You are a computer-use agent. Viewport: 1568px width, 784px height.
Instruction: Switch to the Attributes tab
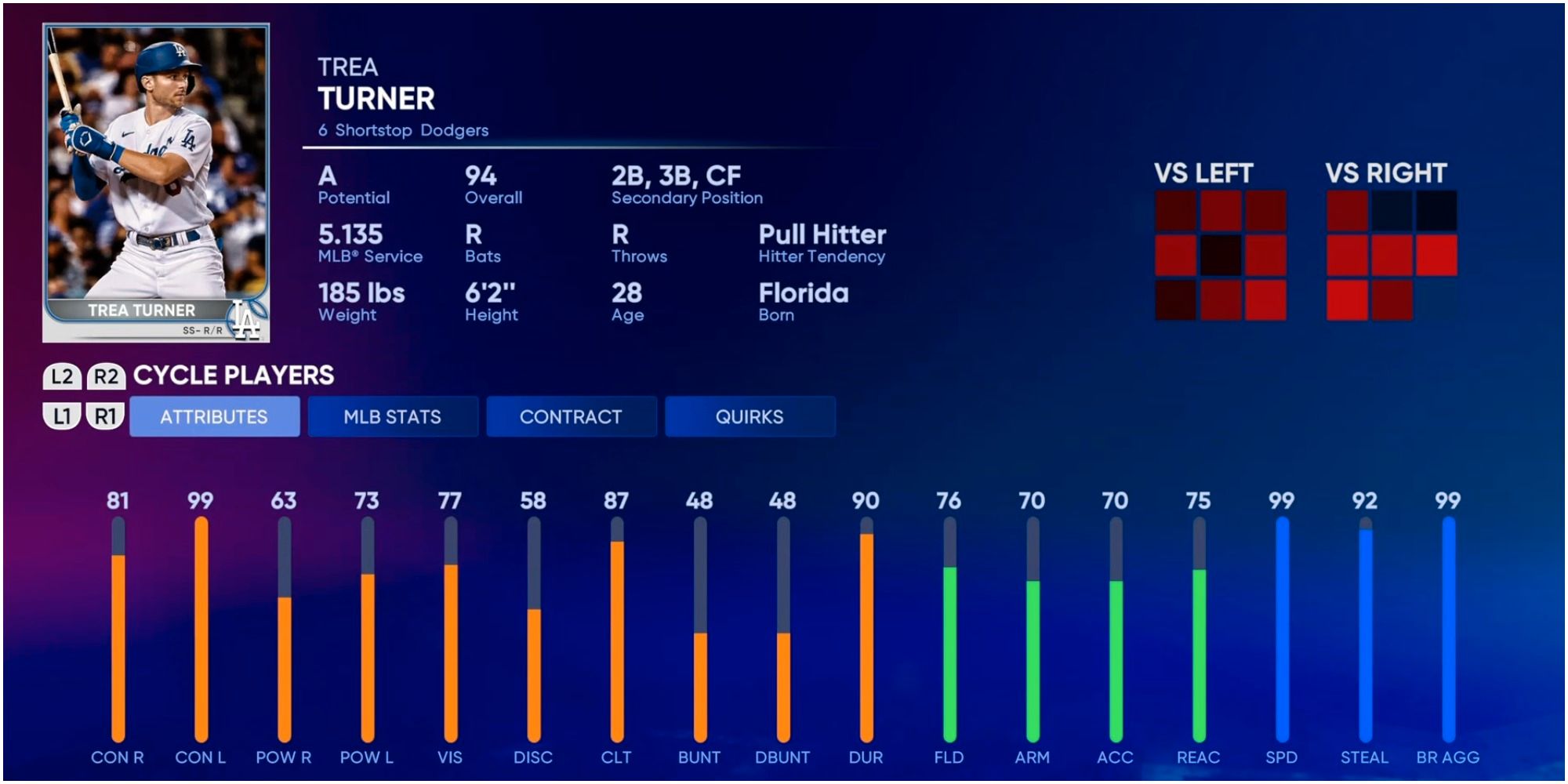tap(214, 416)
